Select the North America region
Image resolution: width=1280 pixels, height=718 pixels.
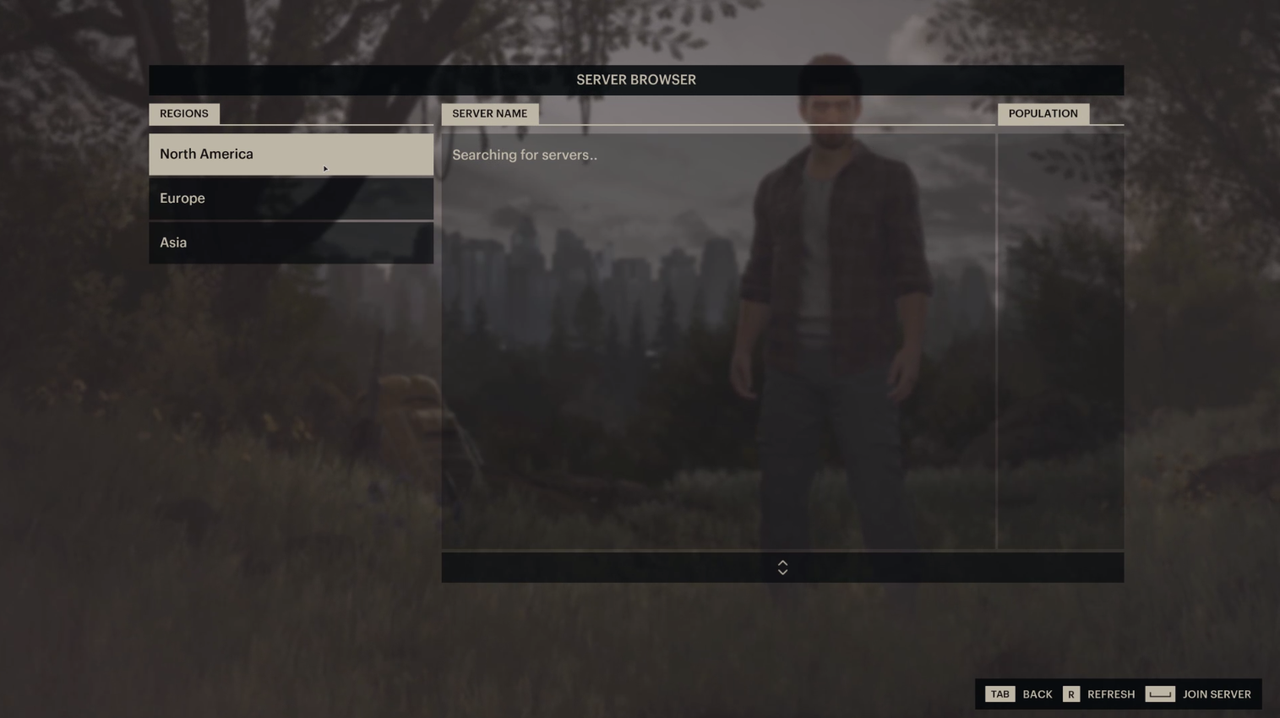[x=290, y=154]
